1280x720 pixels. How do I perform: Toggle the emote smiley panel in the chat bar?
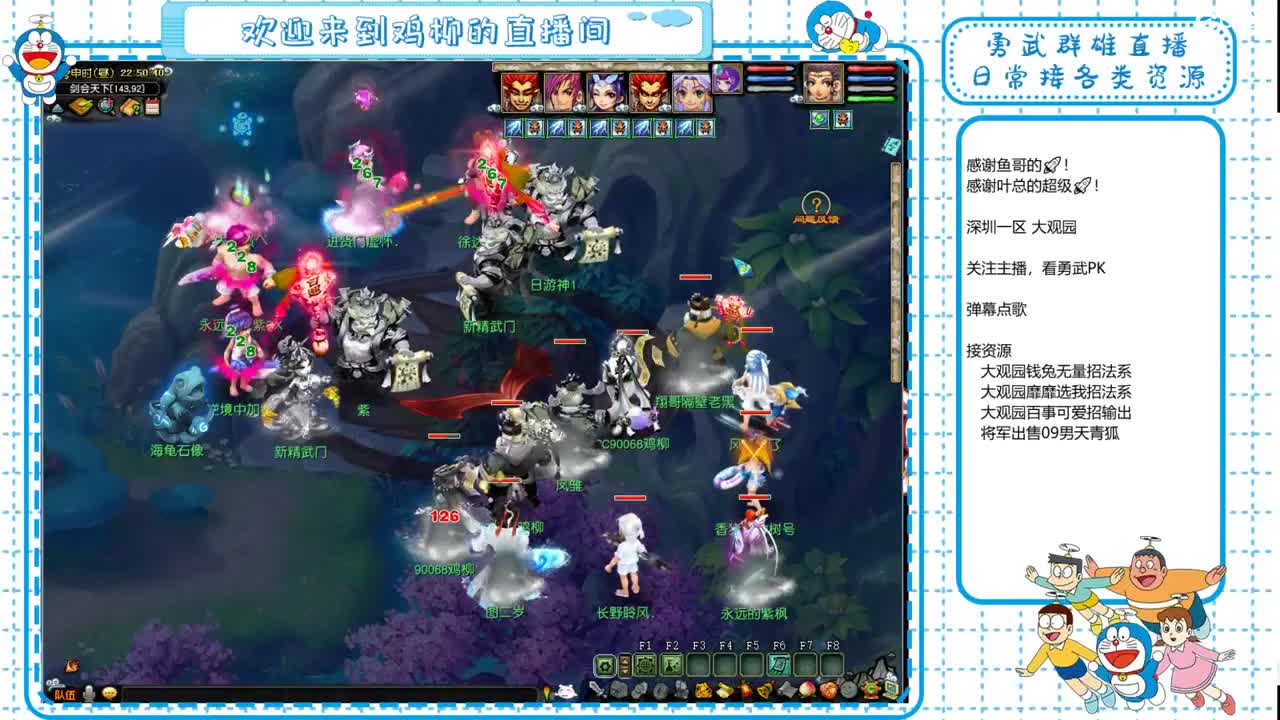tap(110, 693)
